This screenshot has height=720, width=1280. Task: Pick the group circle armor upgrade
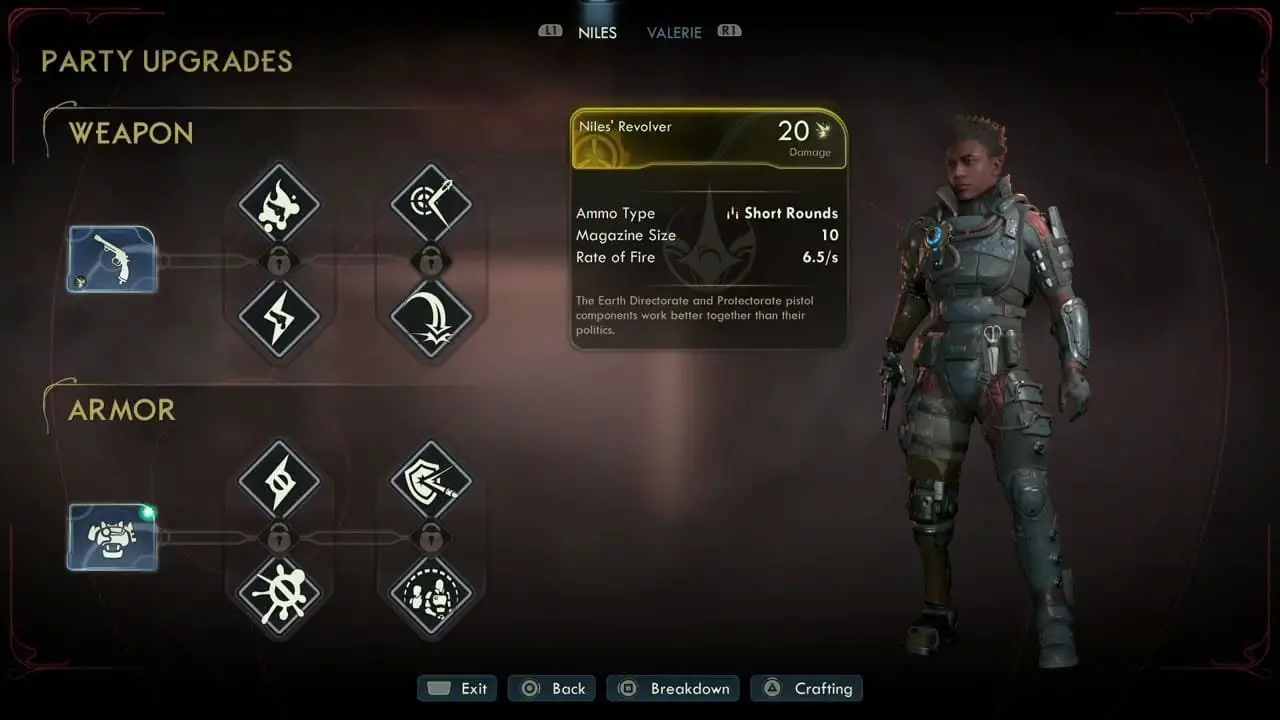click(431, 596)
